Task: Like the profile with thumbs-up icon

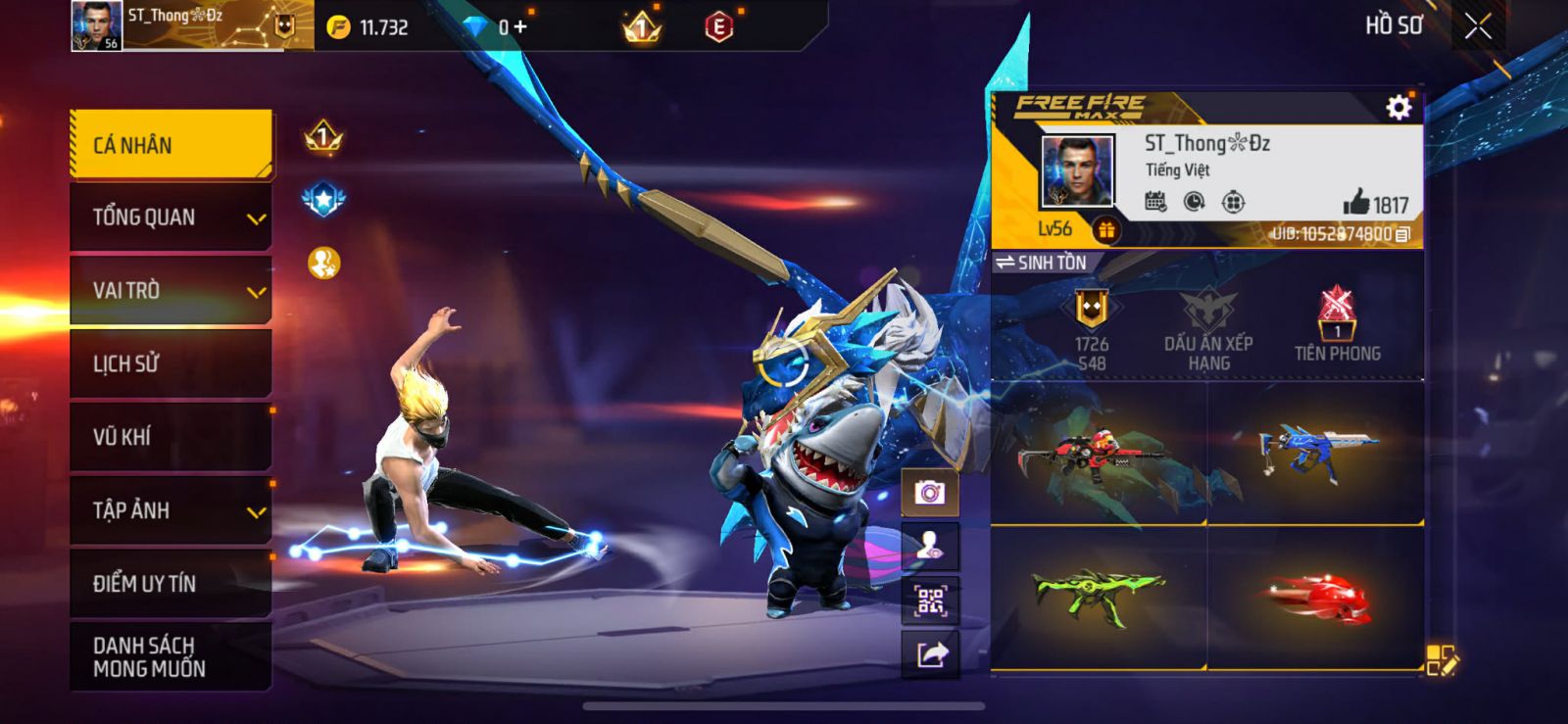Action: point(1356,203)
